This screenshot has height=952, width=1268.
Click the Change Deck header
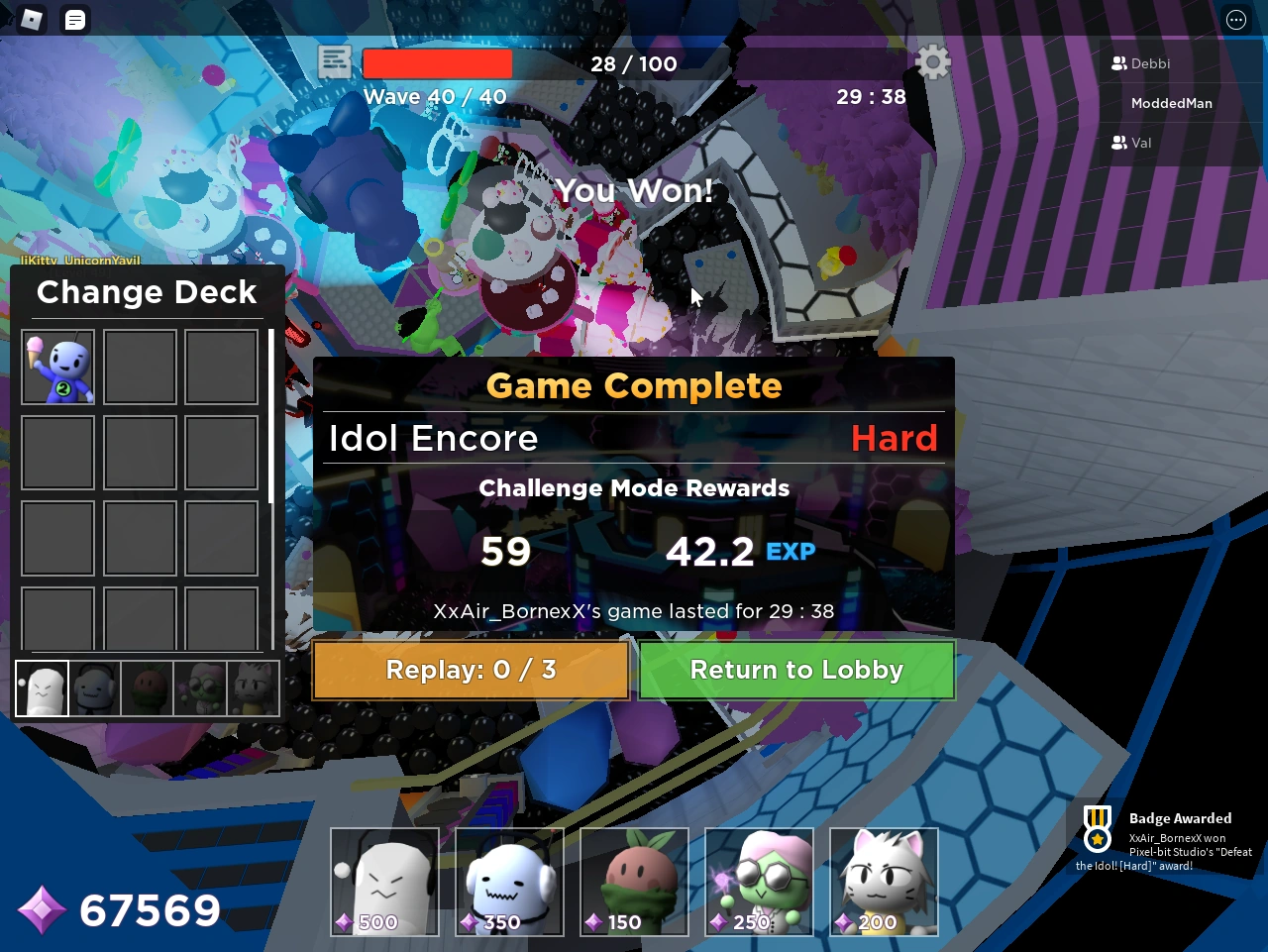click(x=147, y=292)
